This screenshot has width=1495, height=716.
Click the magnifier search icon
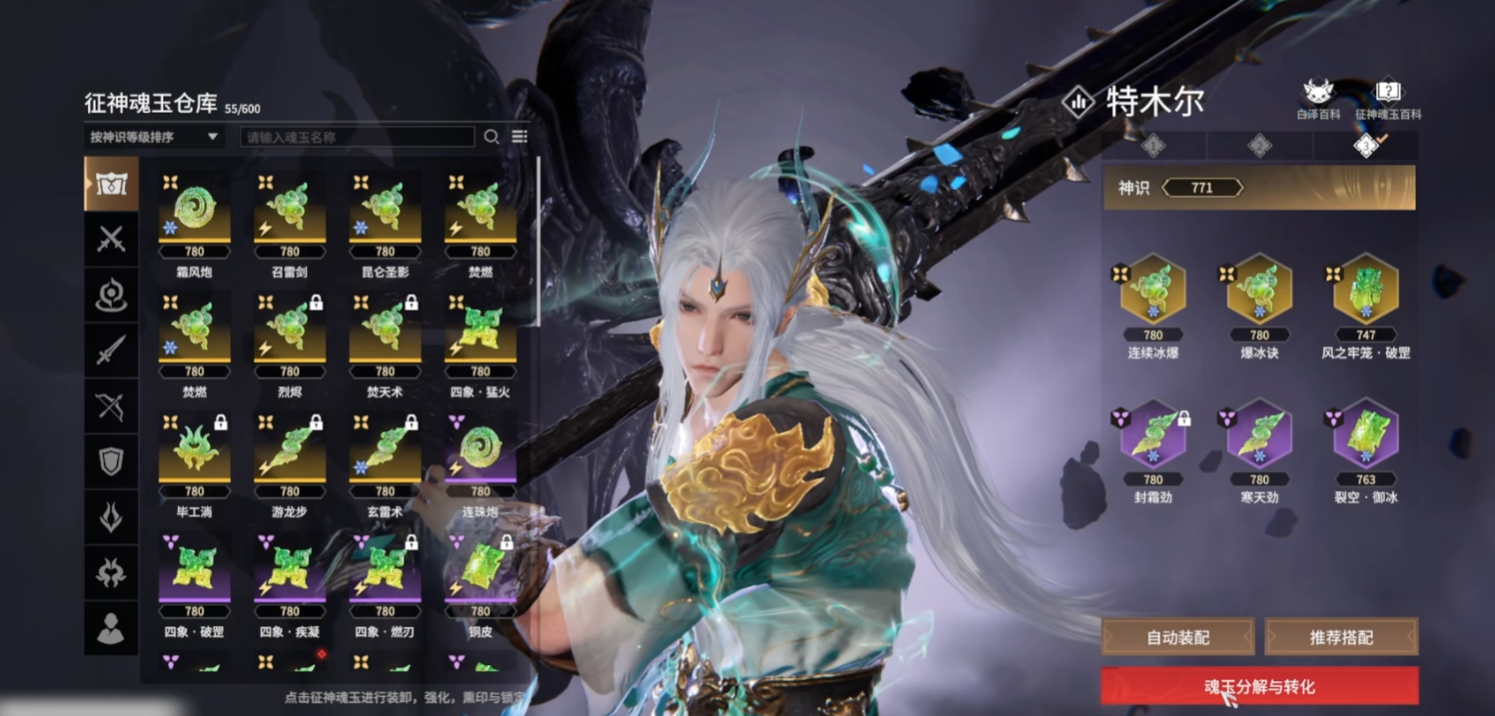[491, 137]
